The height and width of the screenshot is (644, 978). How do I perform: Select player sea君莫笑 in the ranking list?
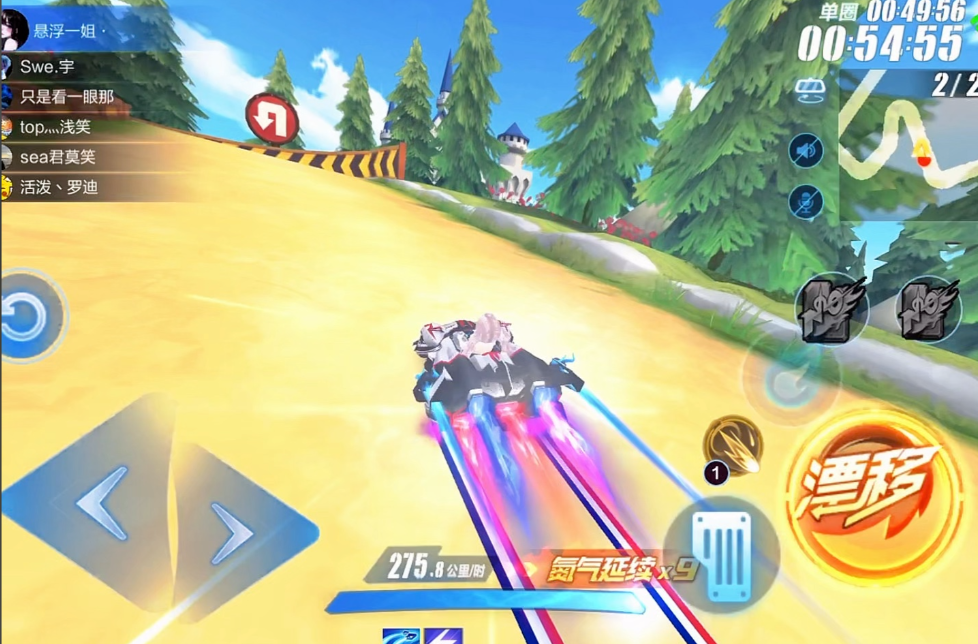click(x=58, y=157)
